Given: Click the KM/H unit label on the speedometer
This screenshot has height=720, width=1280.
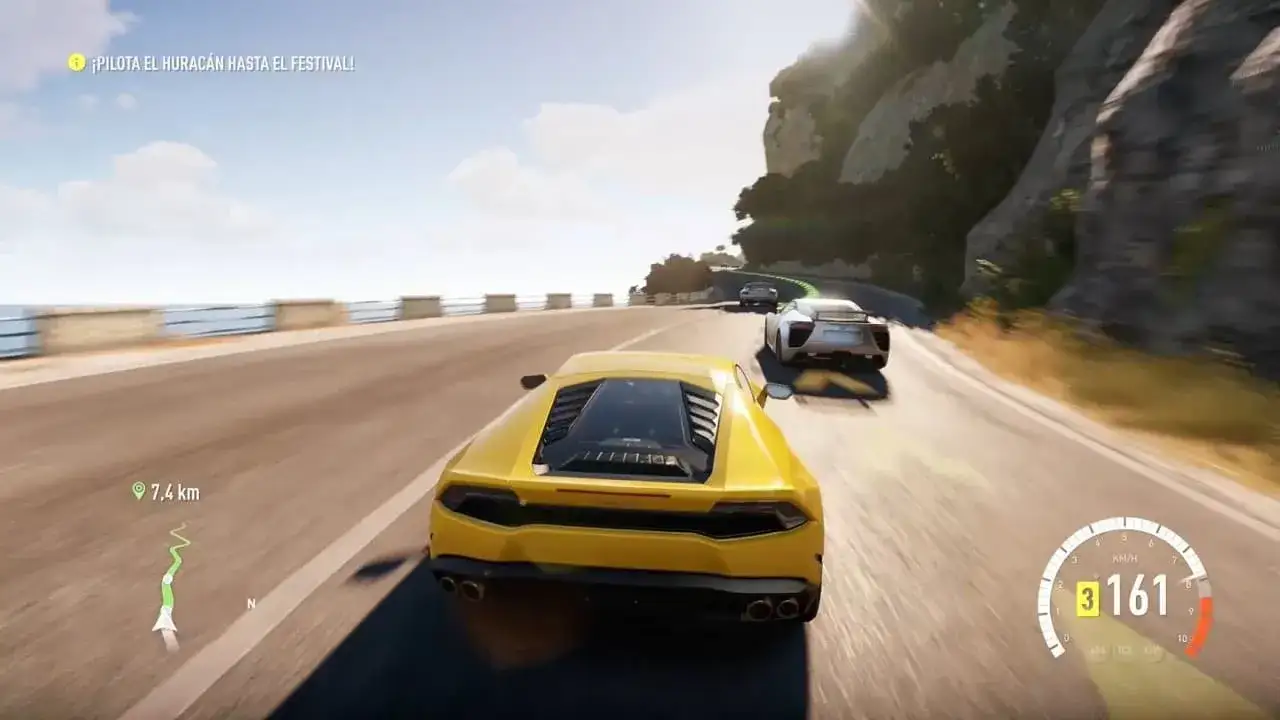Looking at the screenshot, I should [x=1124, y=556].
